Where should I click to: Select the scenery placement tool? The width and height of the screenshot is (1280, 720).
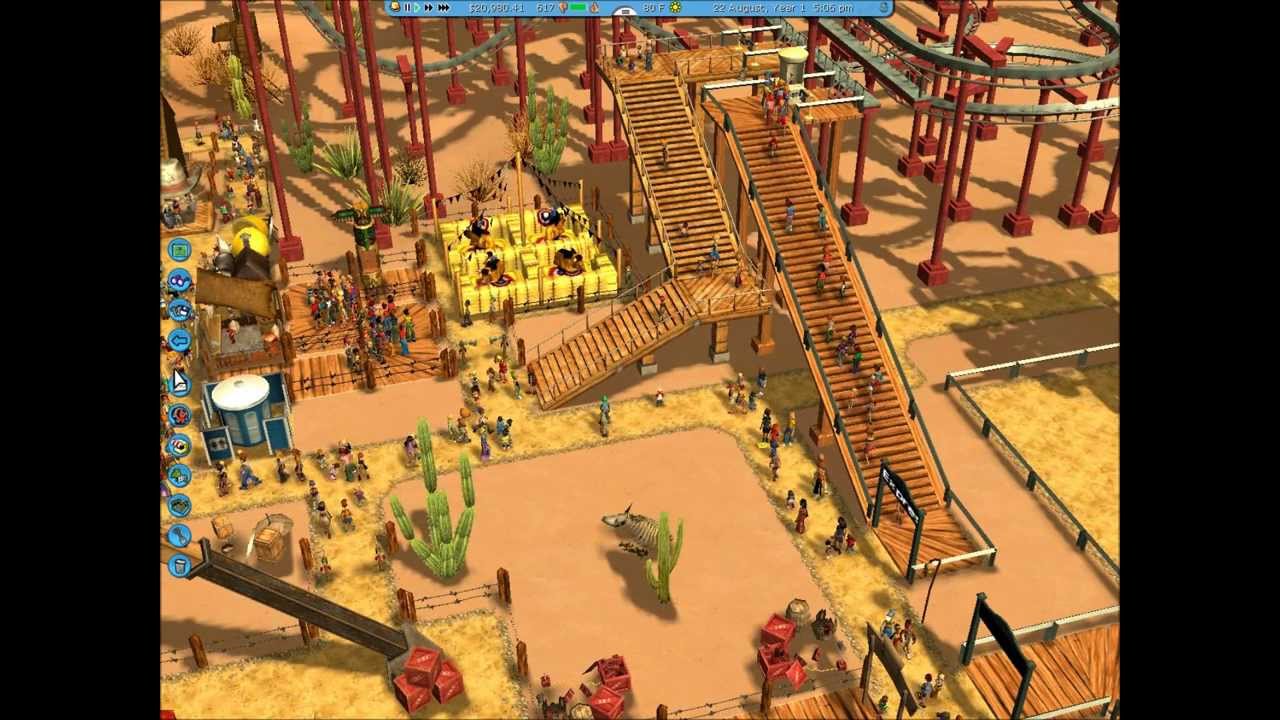180,477
